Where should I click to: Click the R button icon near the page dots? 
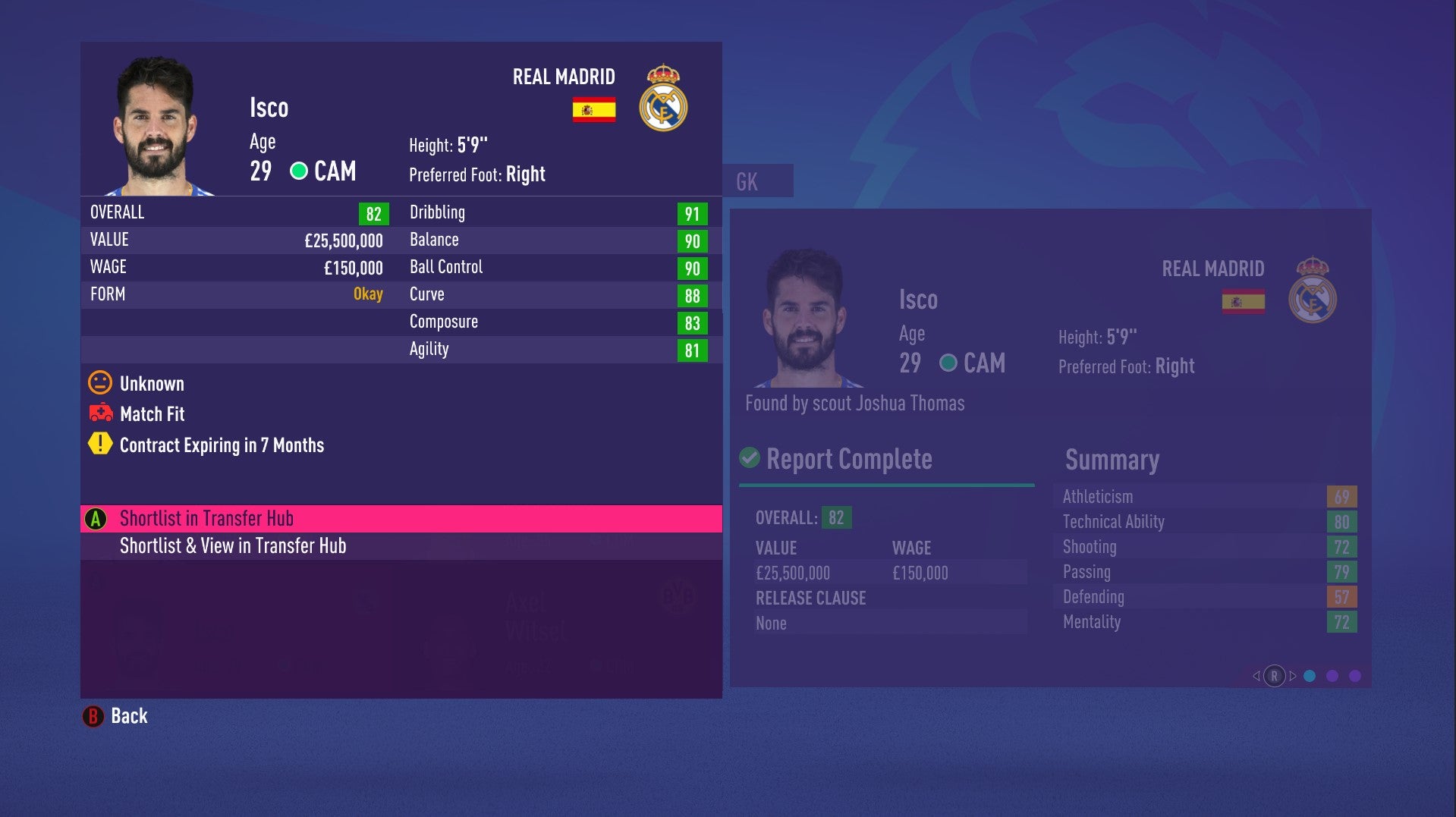[1275, 675]
